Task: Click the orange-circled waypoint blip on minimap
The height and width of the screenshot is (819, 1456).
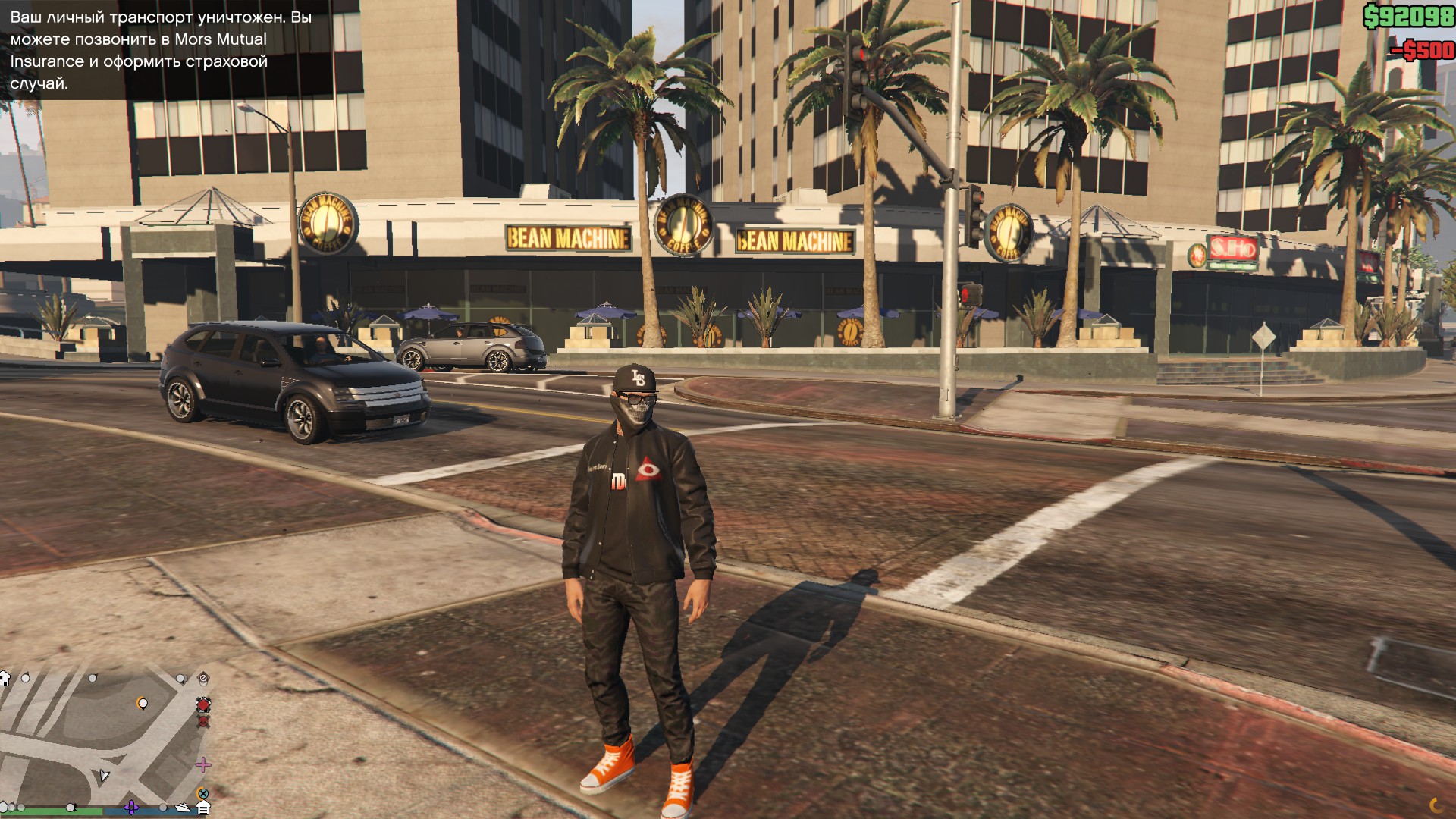Action: pyautogui.click(x=143, y=703)
